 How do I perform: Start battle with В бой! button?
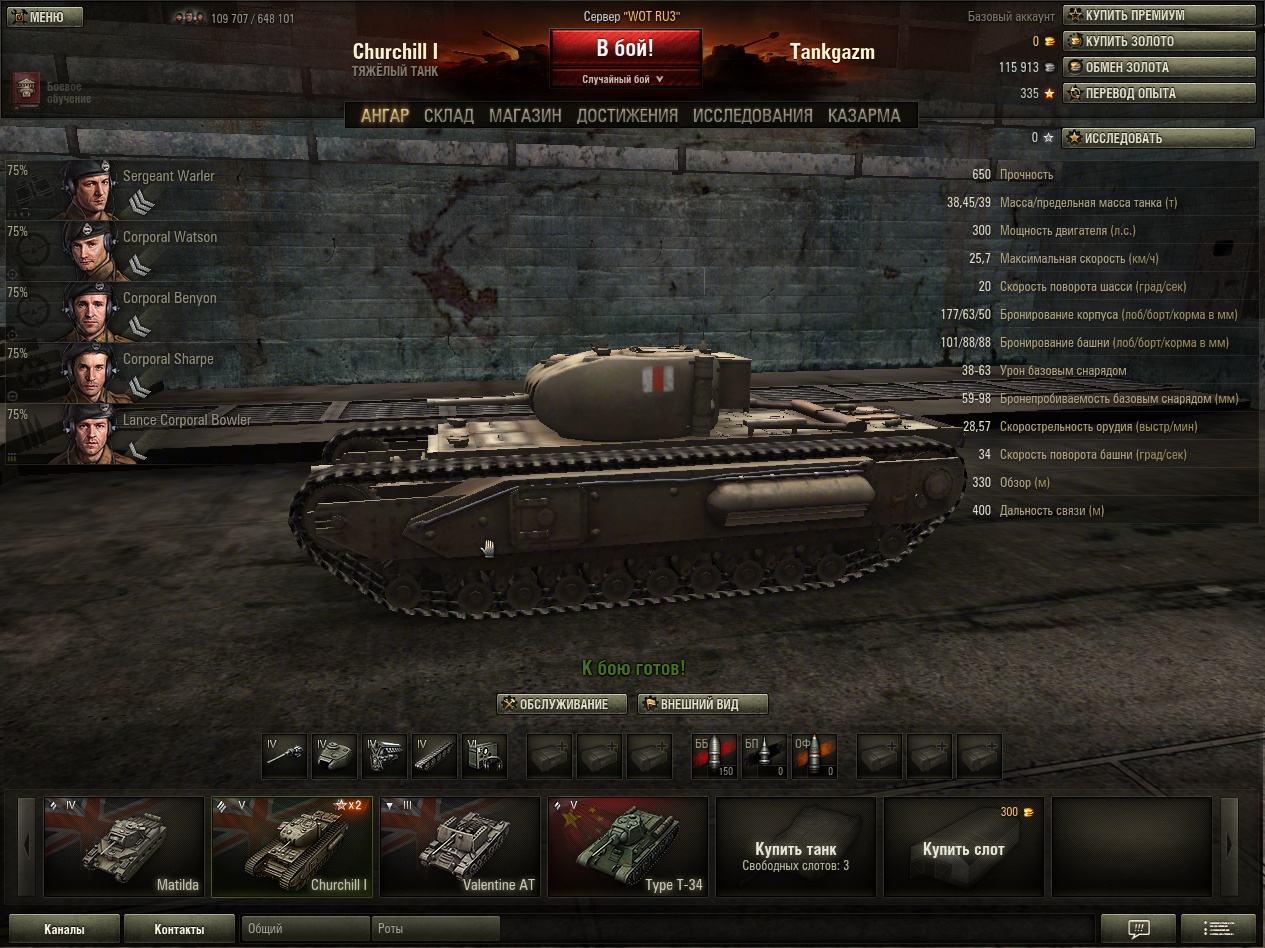coord(625,48)
